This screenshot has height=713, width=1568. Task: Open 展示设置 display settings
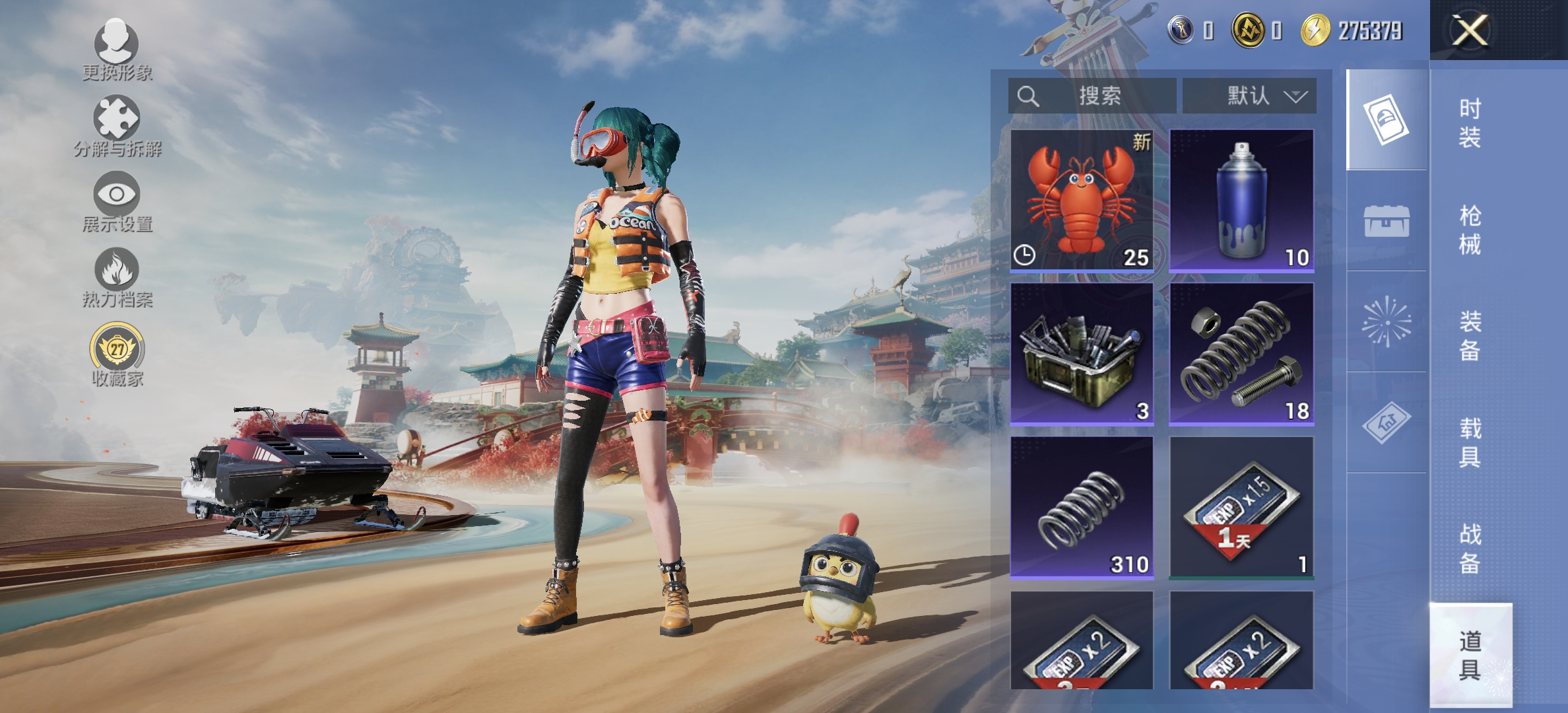pyautogui.click(x=117, y=201)
